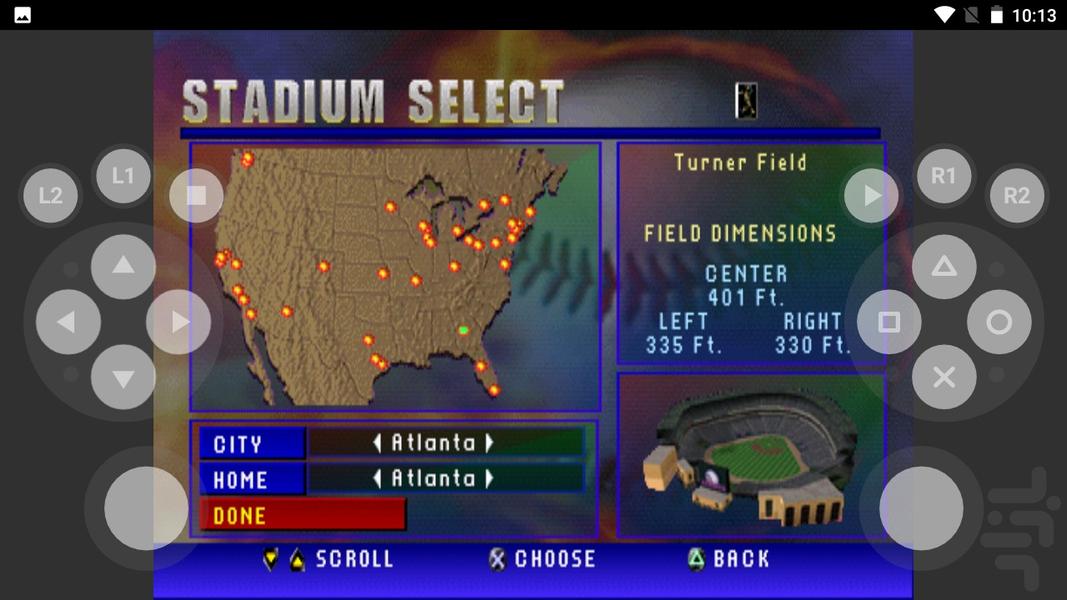Select the green Atlanta marker on the map
The height and width of the screenshot is (600, 1067).
tap(463, 330)
